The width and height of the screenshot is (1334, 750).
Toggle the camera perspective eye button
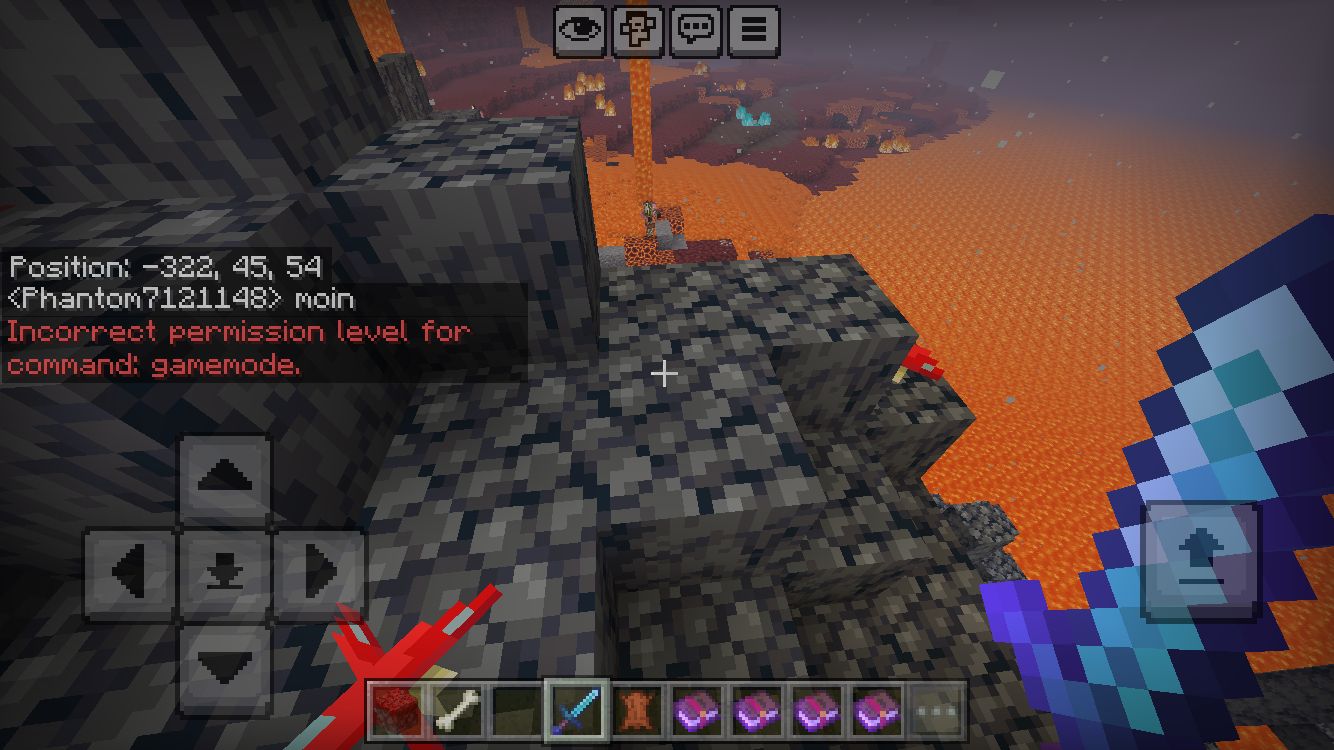[x=579, y=30]
